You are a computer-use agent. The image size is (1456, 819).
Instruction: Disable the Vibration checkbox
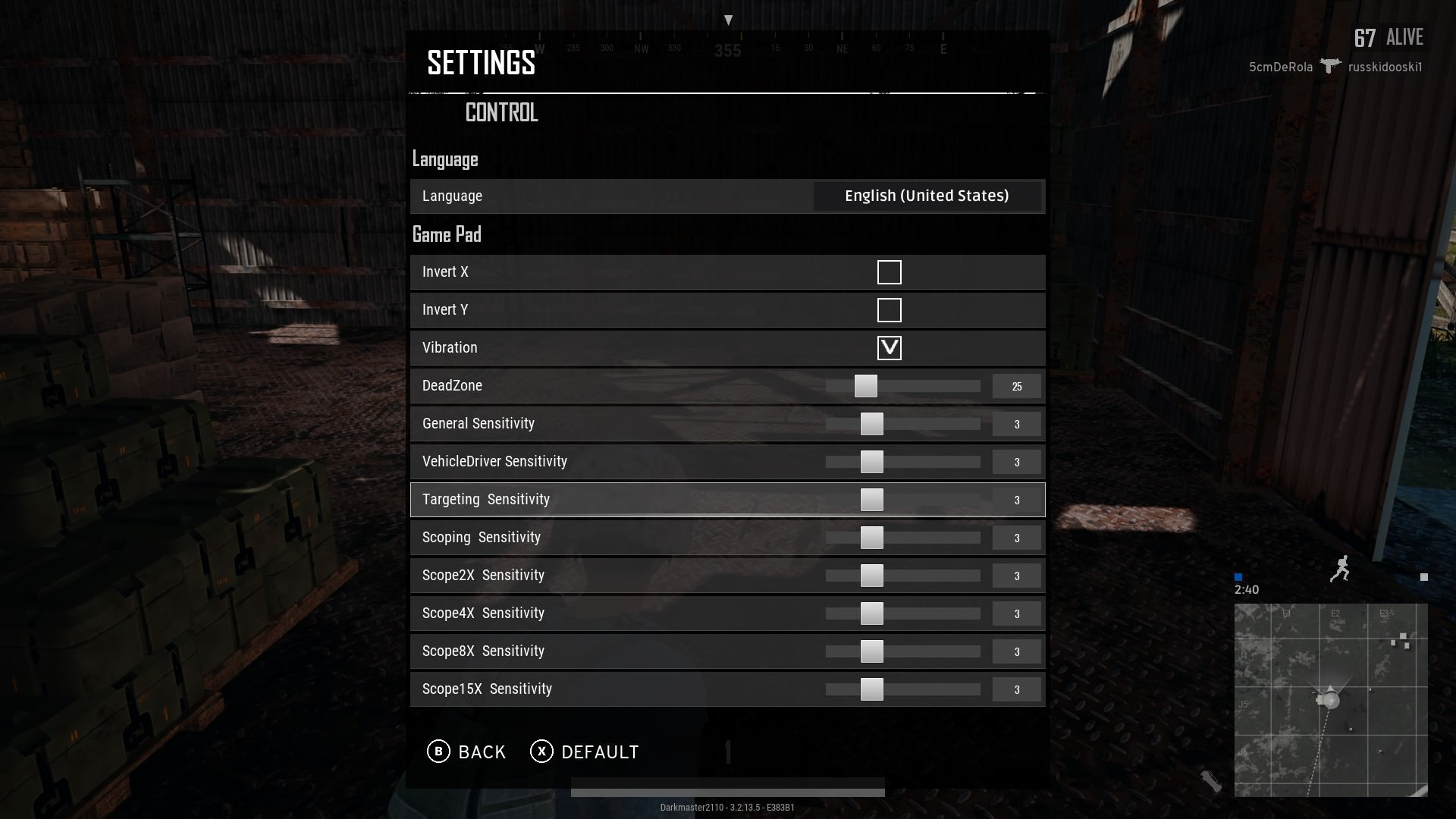point(888,348)
